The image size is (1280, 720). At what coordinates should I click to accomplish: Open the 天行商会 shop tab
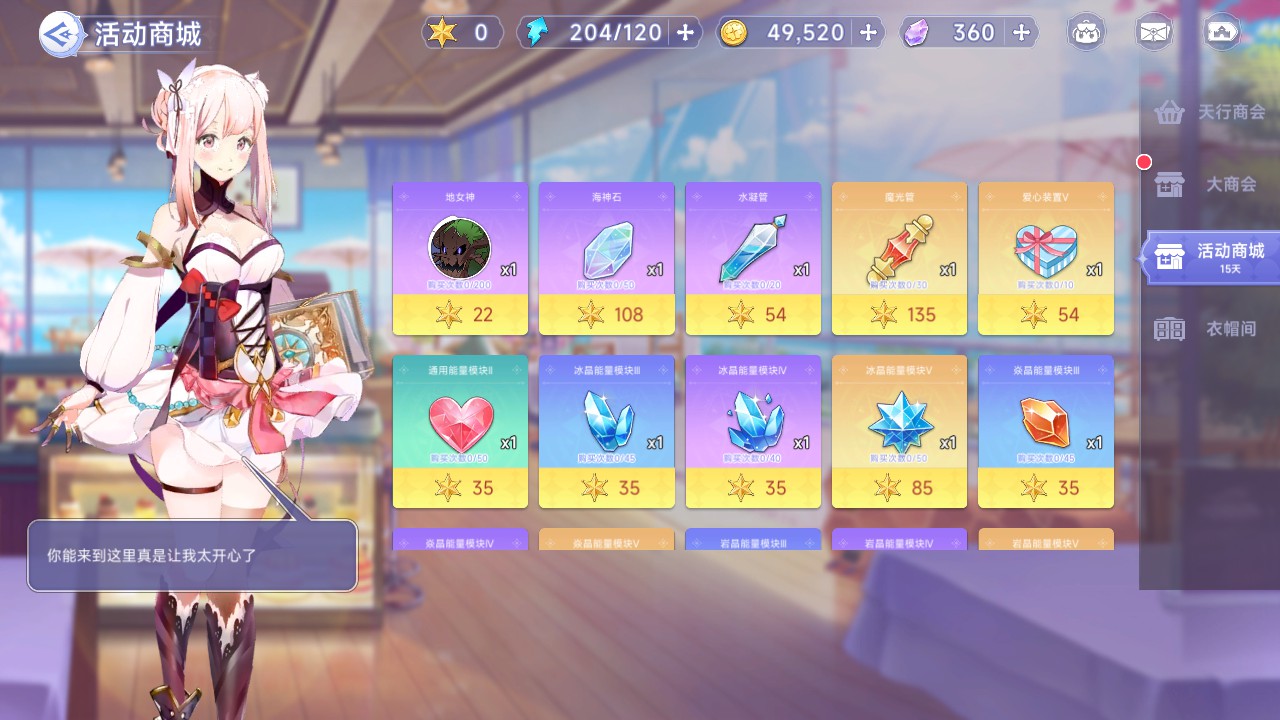click(1210, 112)
